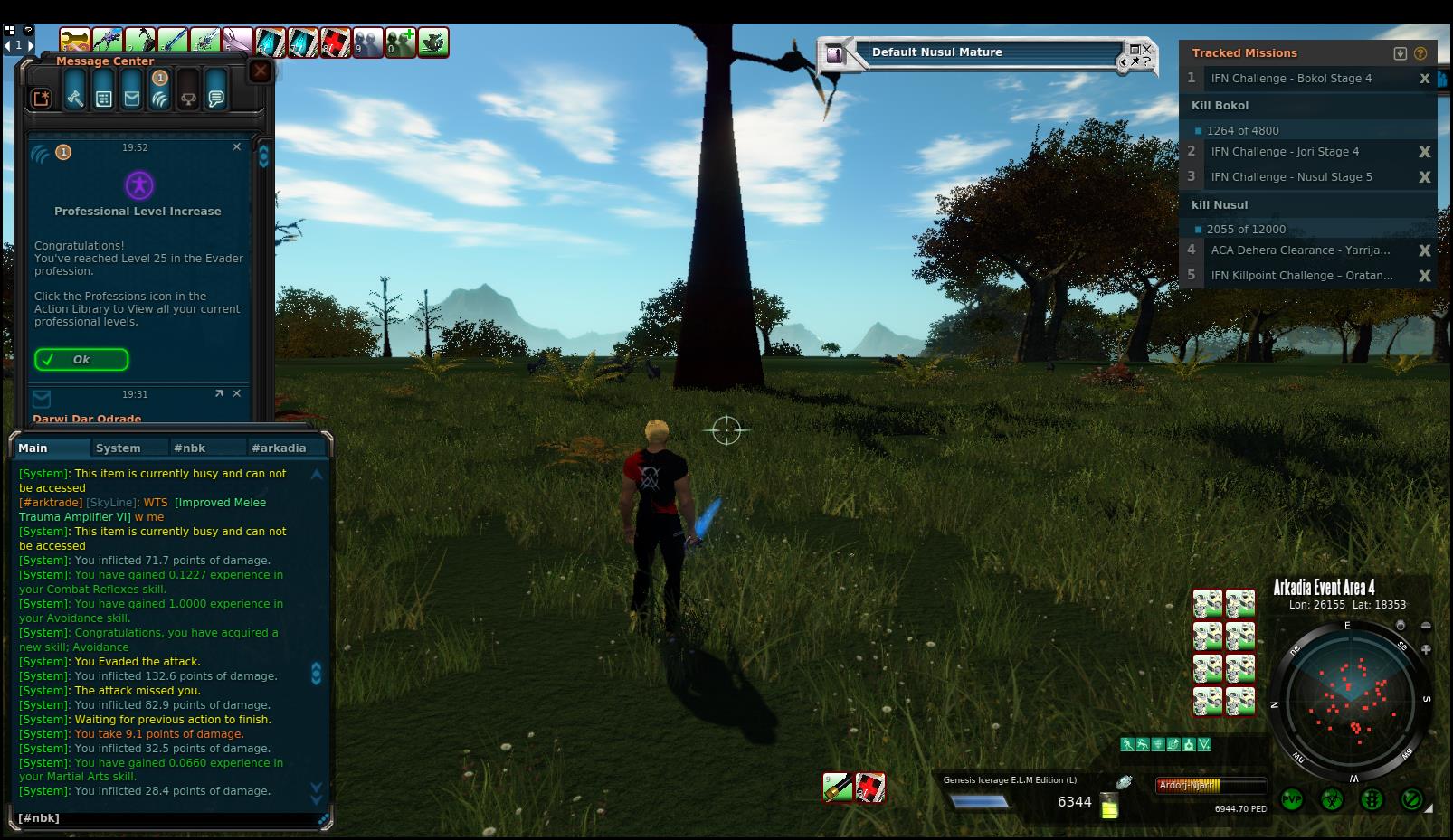The image size is (1453, 840).
Task: Select IFN Challenge - Jori Stage 4 mission
Action: click(1285, 152)
